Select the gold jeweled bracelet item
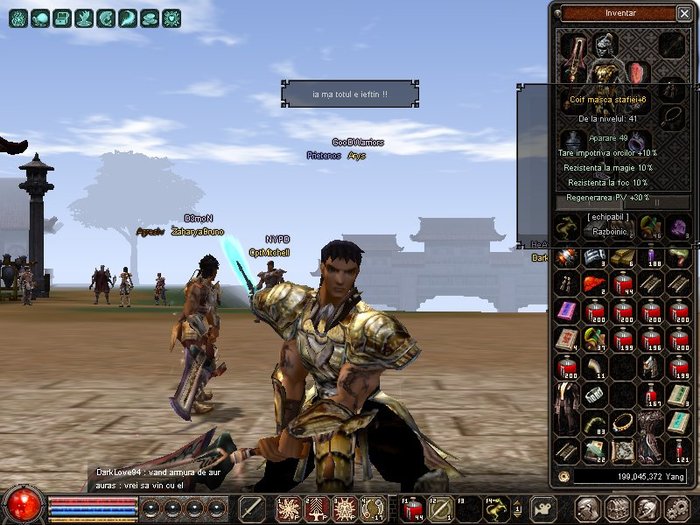Image resolution: width=700 pixels, height=525 pixels. (x=622, y=423)
